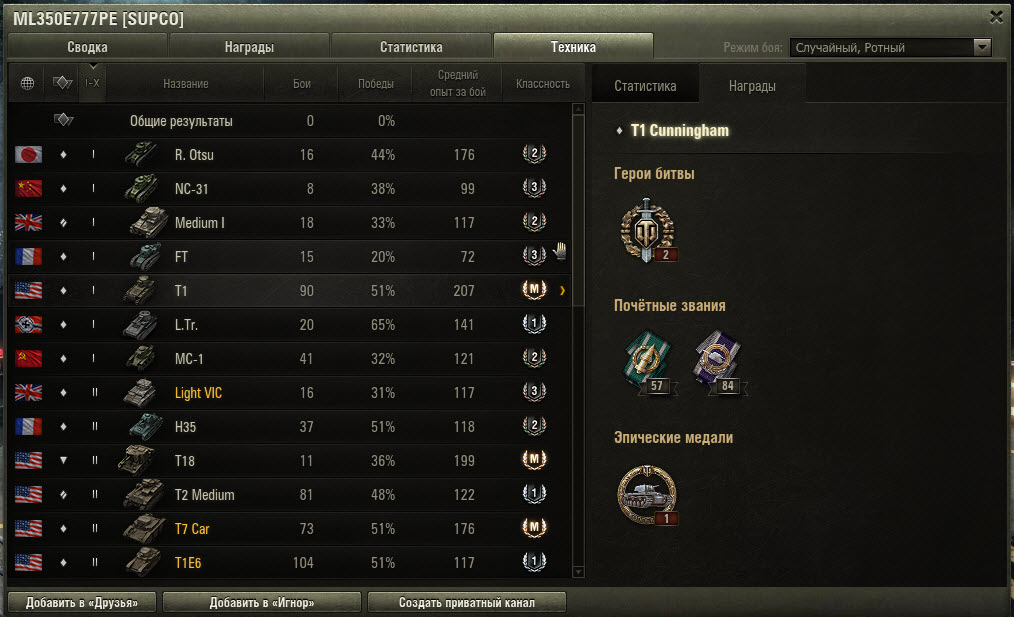Open the Награды top tab
Viewport: 1014px width, 617px height.
249,47
